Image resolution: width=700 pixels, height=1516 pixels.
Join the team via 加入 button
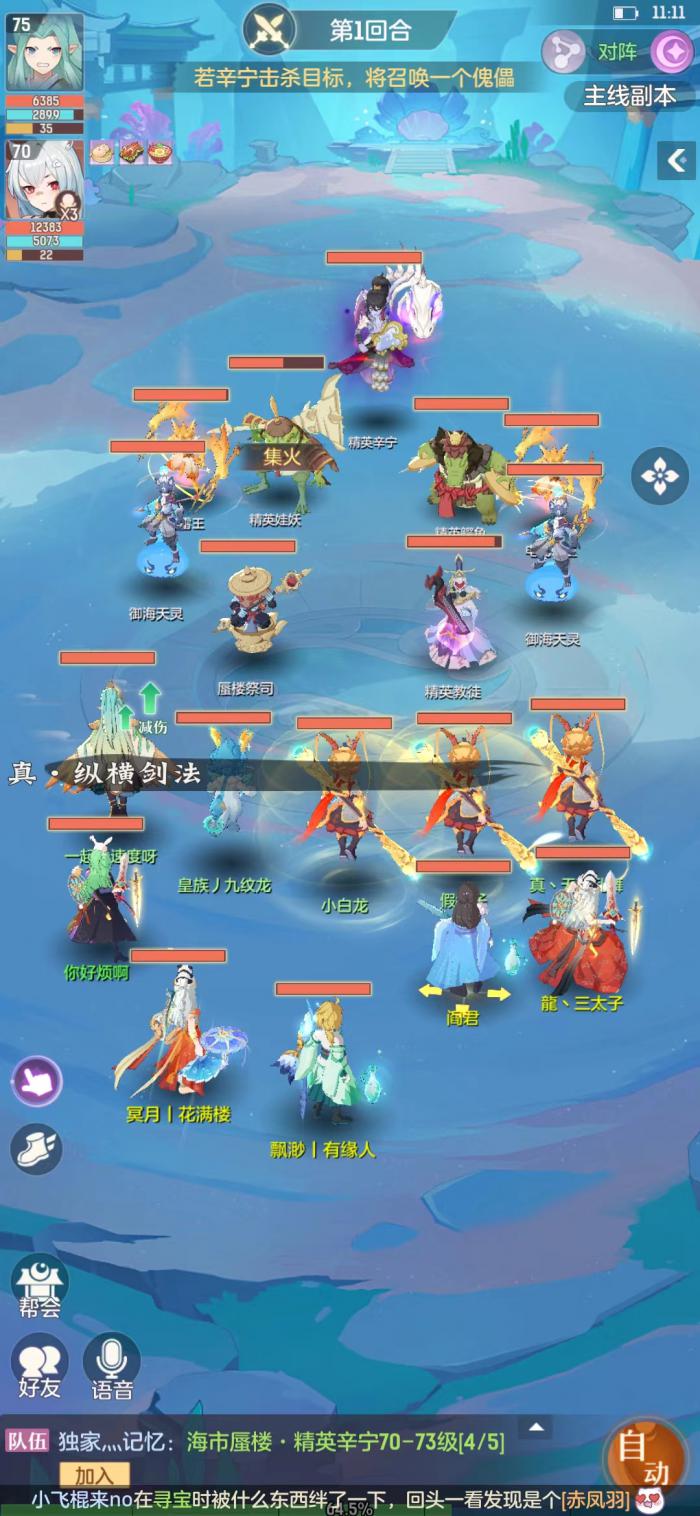coord(94,1475)
